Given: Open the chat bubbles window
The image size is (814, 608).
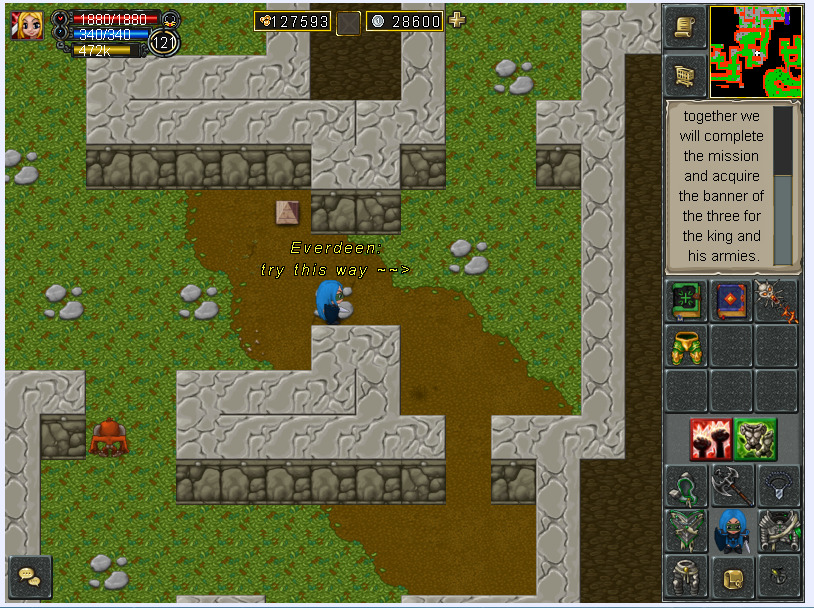Looking at the screenshot, I should (29, 577).
